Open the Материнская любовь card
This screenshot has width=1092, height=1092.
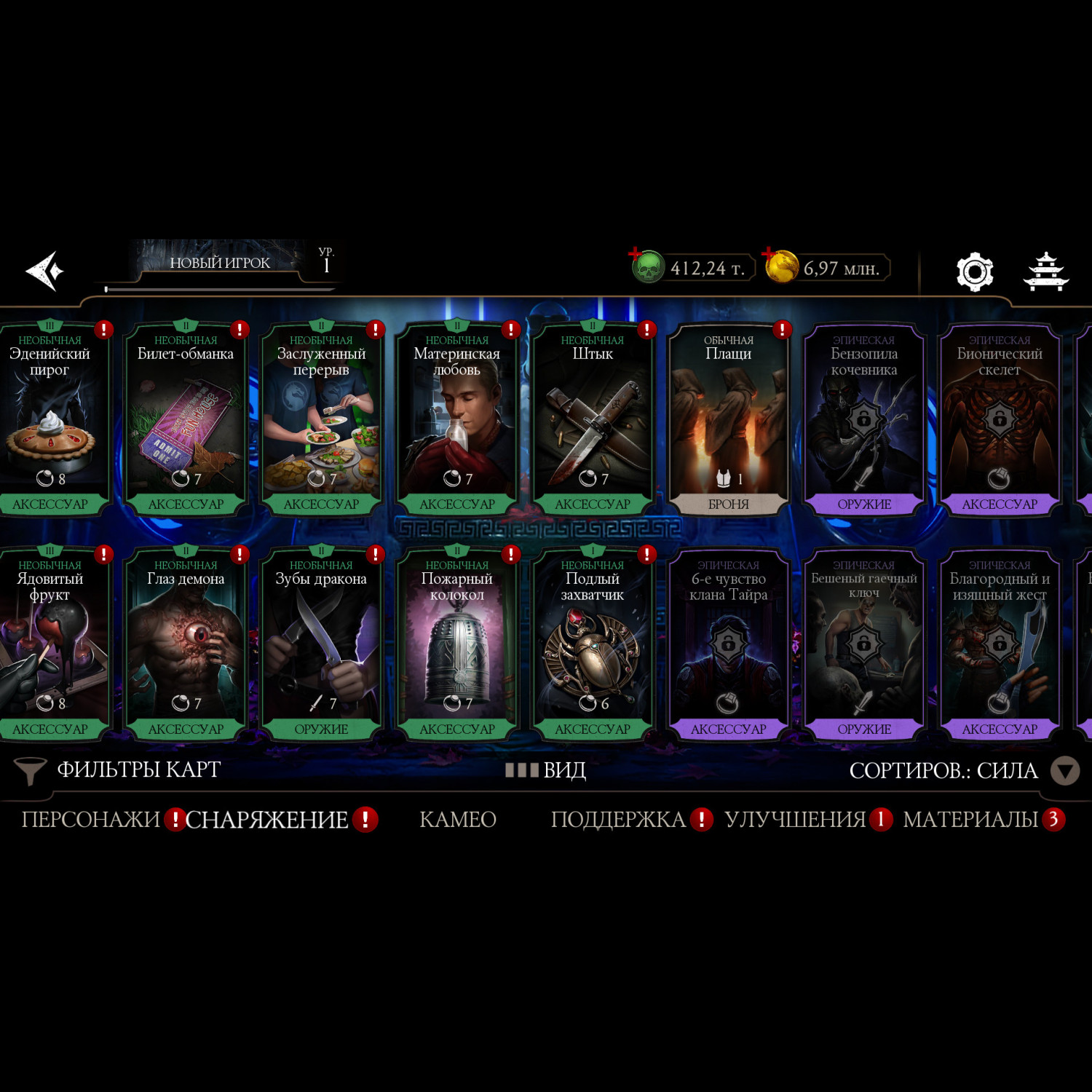(x=457, y=419)
